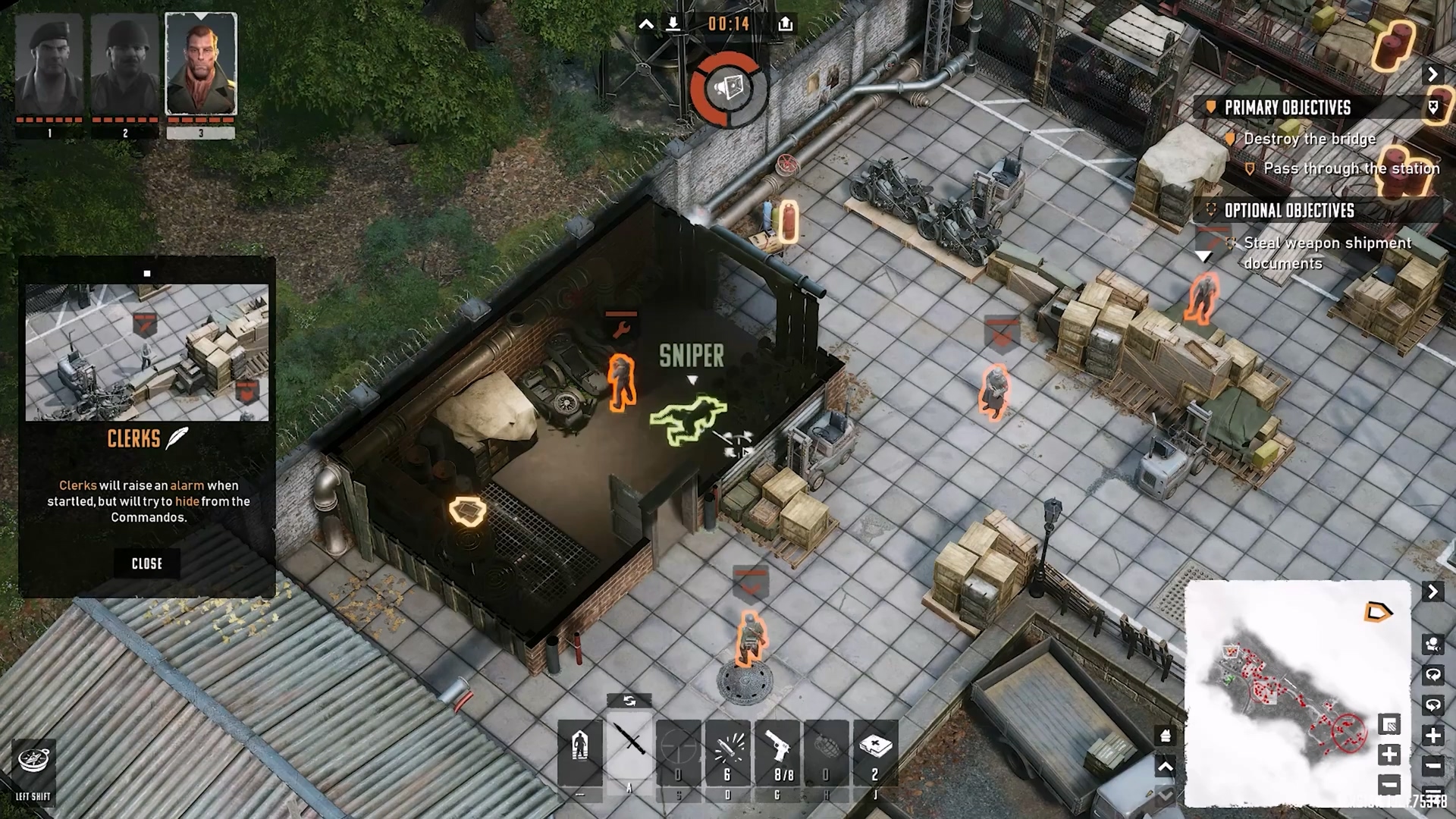Click the alarm megaphone indicator
This screenshot has height=819, width=1456.
[728, 89]
